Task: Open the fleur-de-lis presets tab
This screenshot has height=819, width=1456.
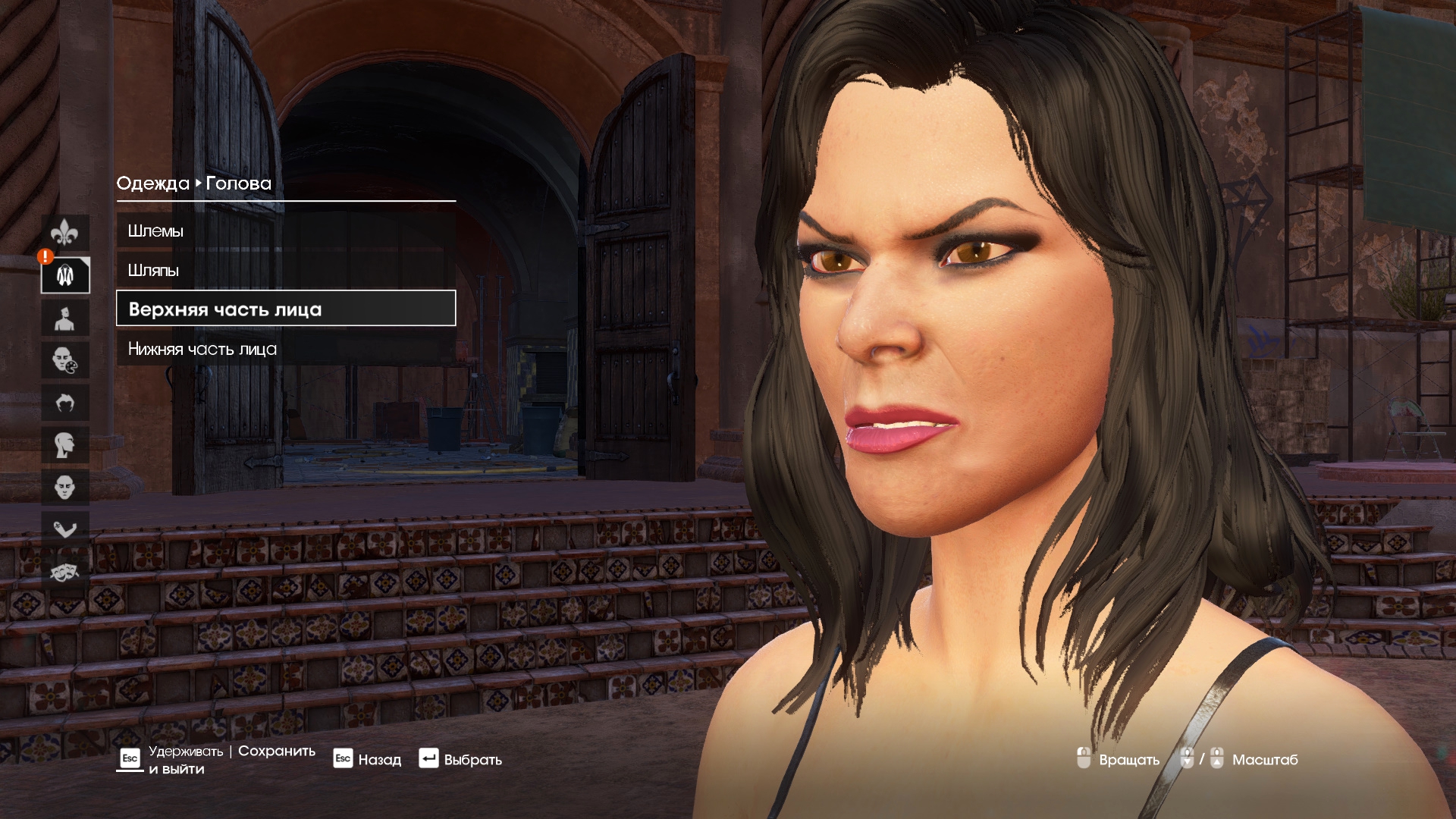Action: pyautogui.click(x=65, y=233)
